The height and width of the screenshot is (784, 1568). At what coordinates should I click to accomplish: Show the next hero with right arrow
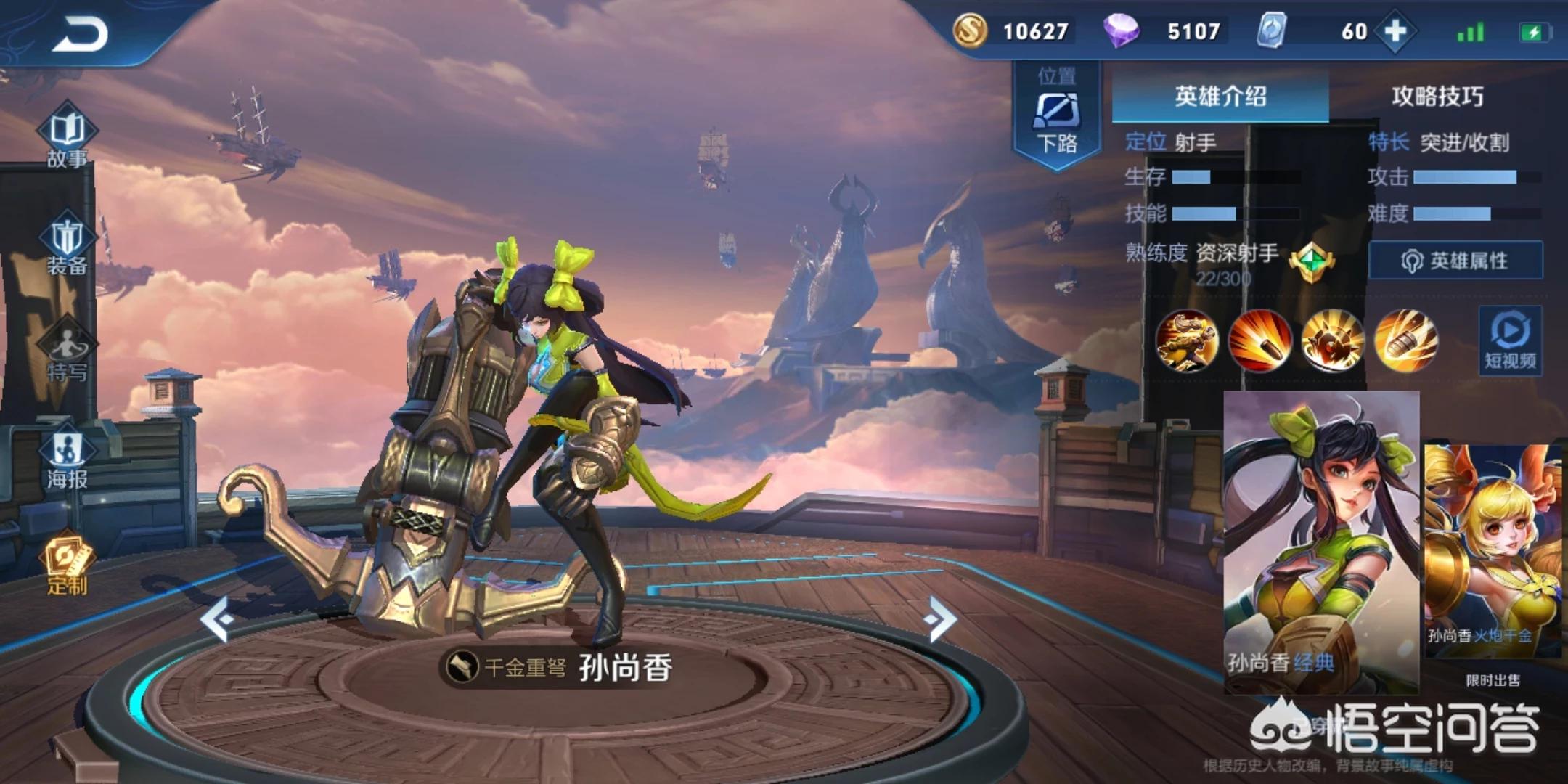[941, 618]
